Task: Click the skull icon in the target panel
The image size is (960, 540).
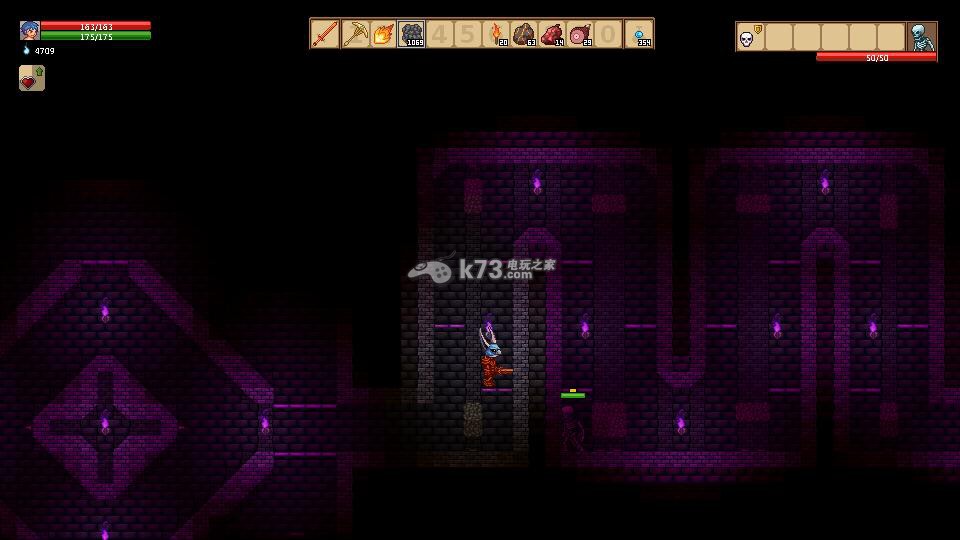Action: [x=747, y=38]
